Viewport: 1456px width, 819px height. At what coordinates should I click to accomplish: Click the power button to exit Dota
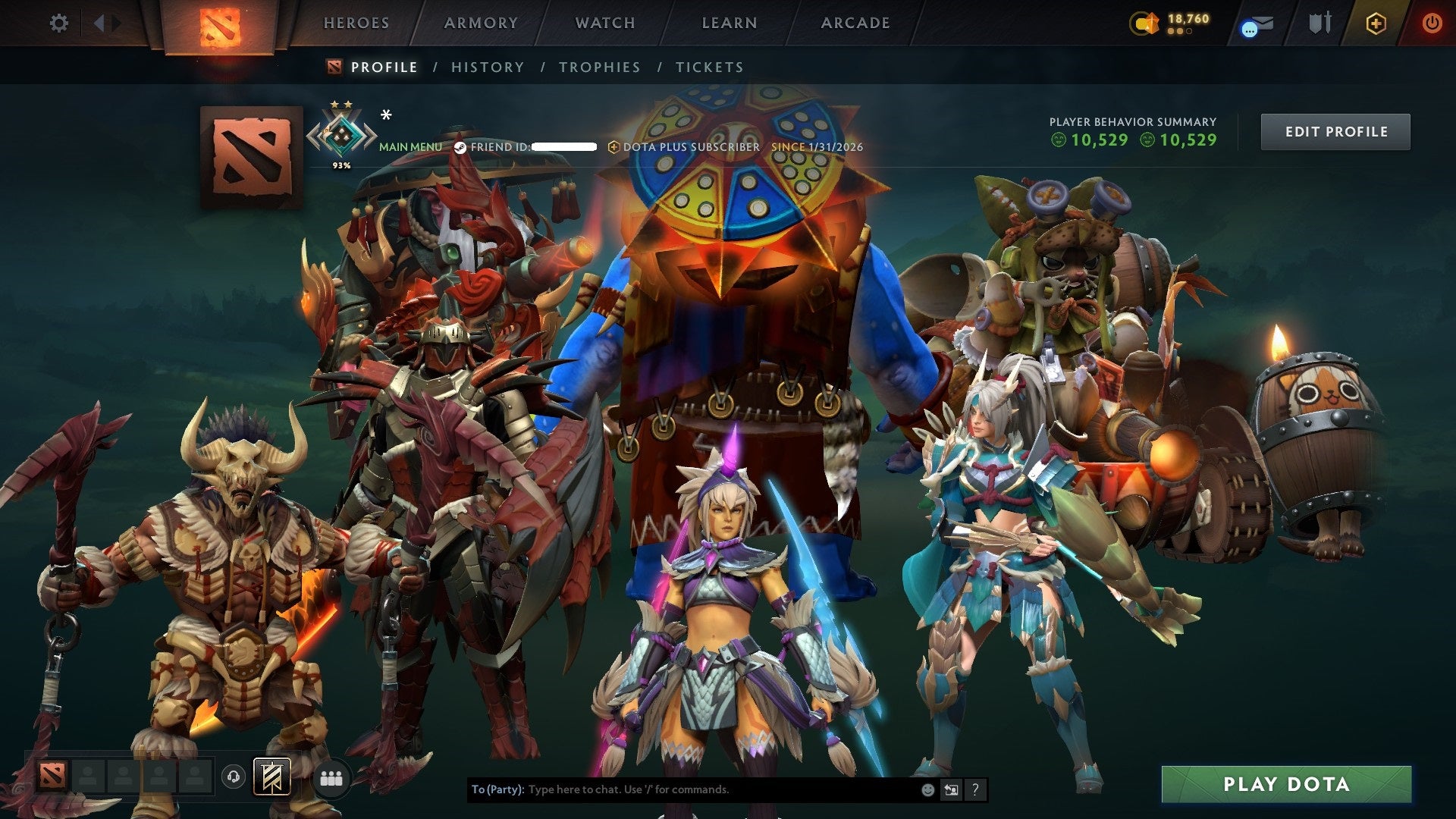click(1433, 23)
